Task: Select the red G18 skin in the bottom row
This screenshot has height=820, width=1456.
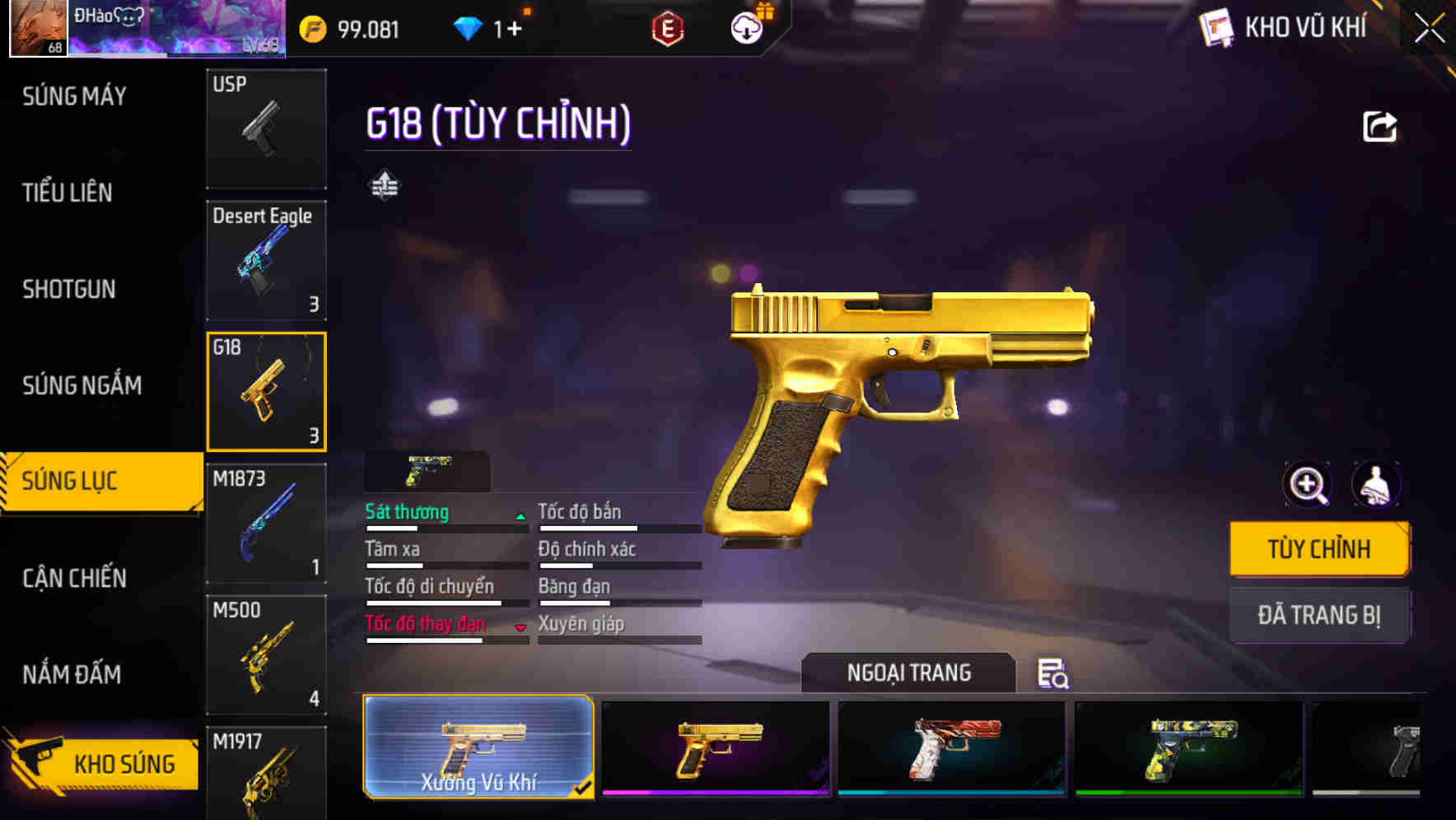Action: (x=951, y=748)
